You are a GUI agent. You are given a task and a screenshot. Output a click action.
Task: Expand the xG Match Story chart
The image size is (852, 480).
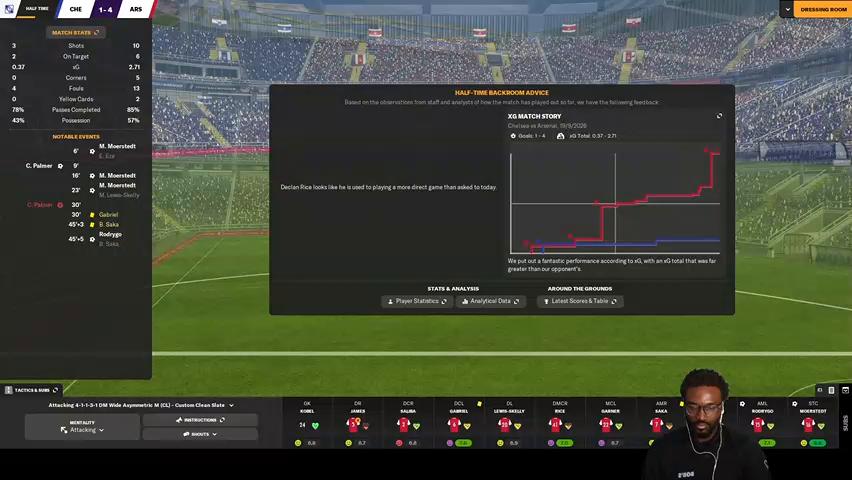coord(719,116)
